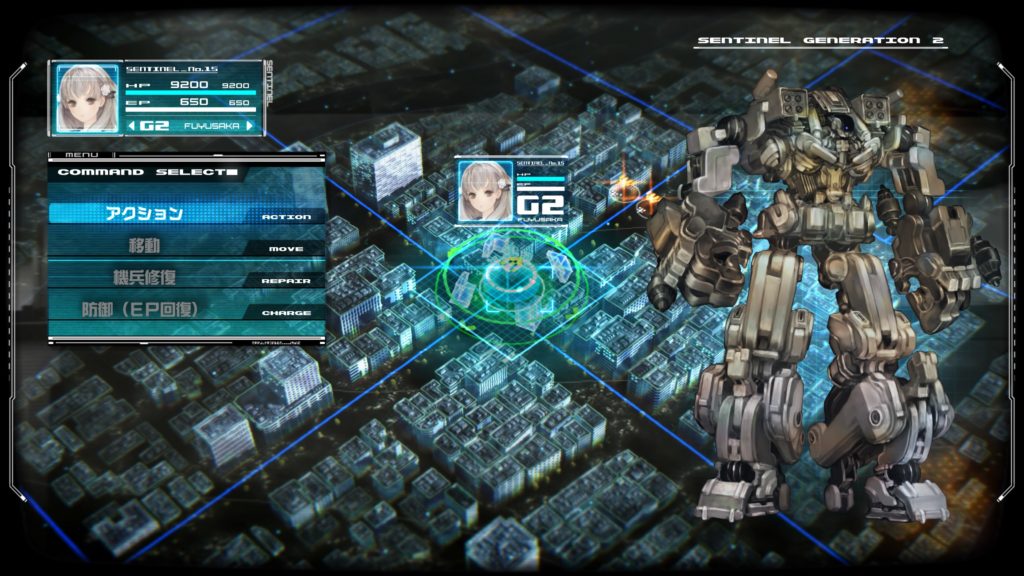Click the left arrow beside G2 Fuyusaka
1024x576 pixels.
tap(132, 126)
